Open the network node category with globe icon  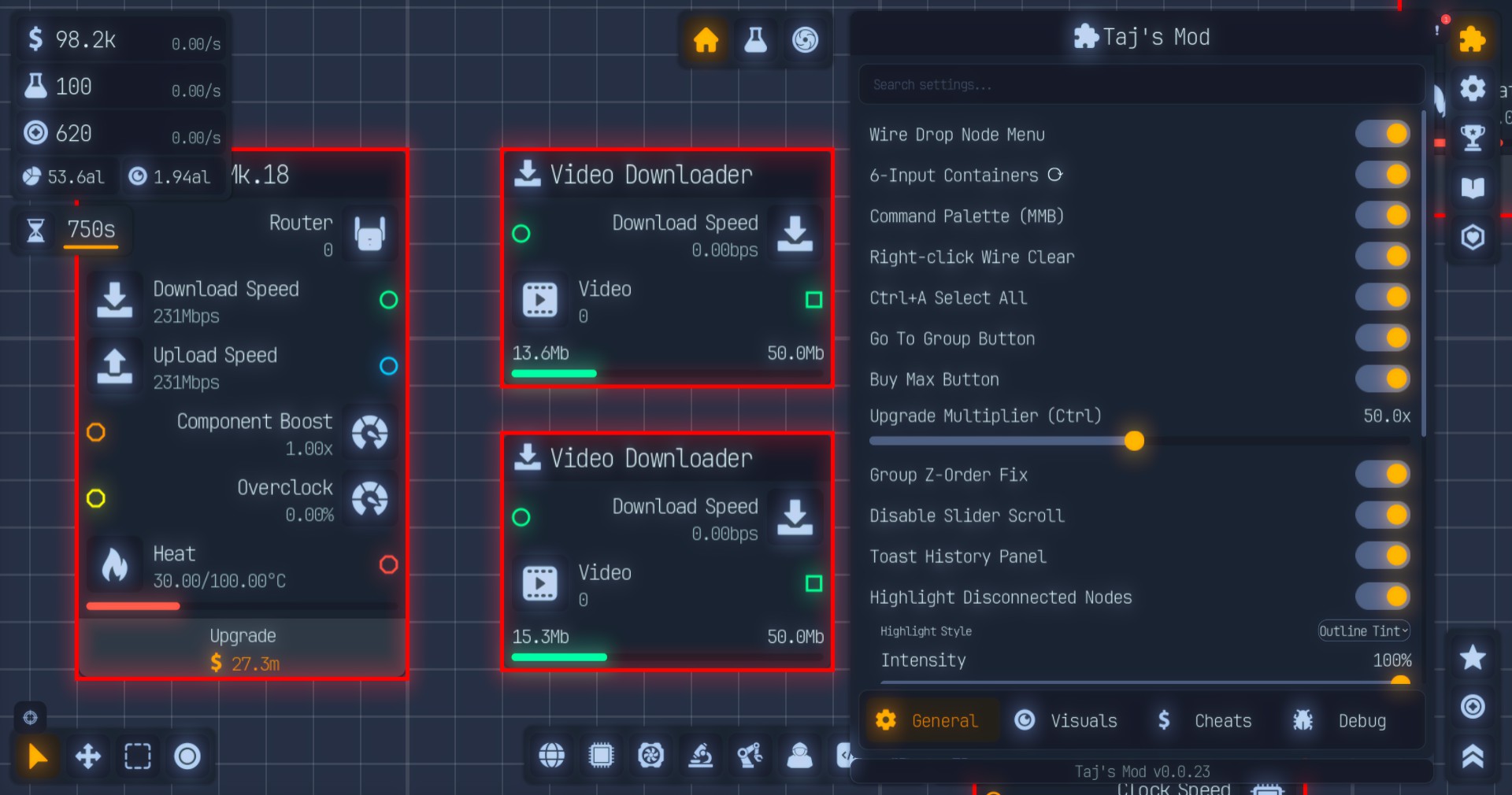click(x=550, y=756)
